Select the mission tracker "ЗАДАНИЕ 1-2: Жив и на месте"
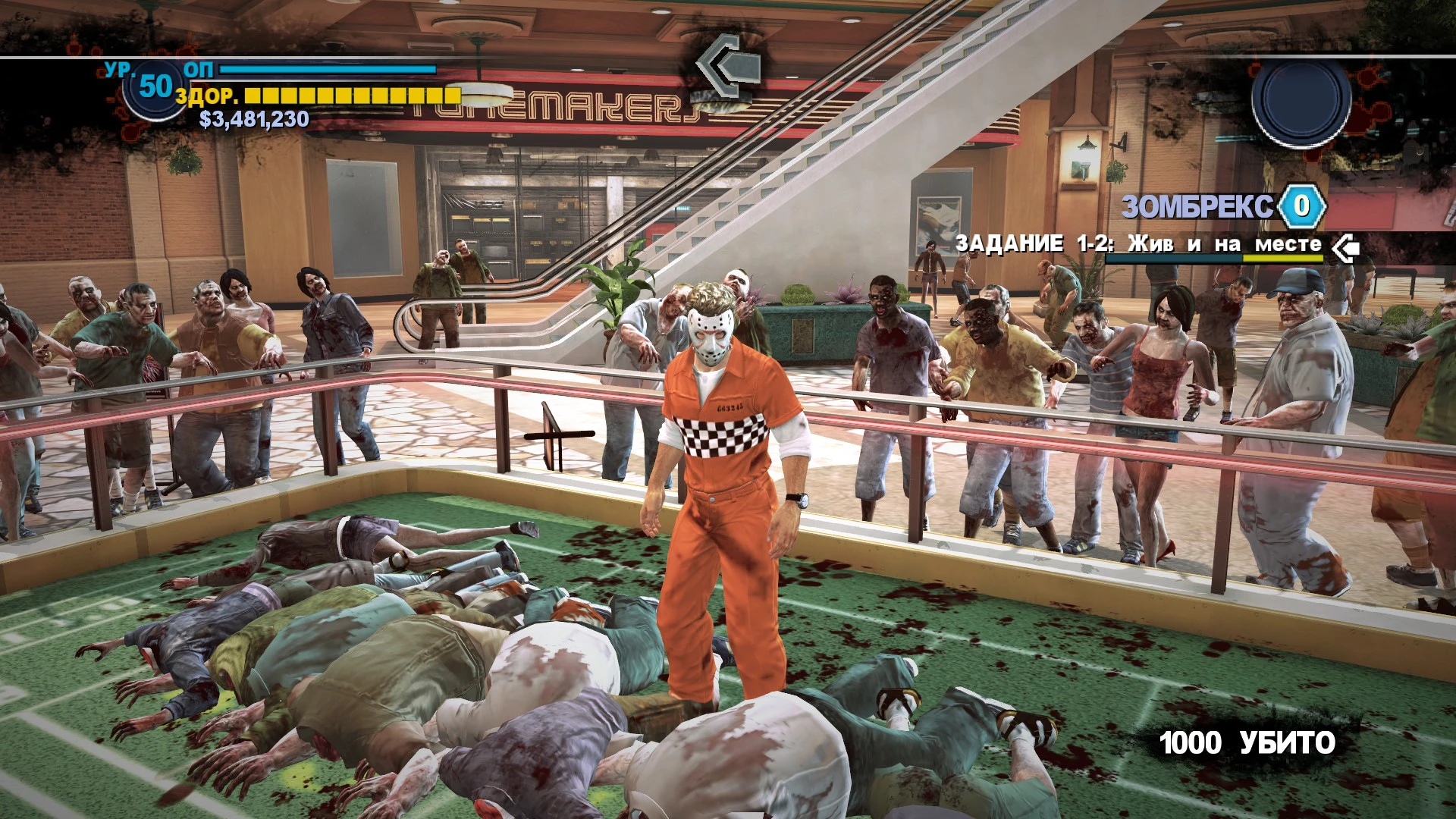The height and width of the screenshot is (819, 1456). (x=1137, y=244)
